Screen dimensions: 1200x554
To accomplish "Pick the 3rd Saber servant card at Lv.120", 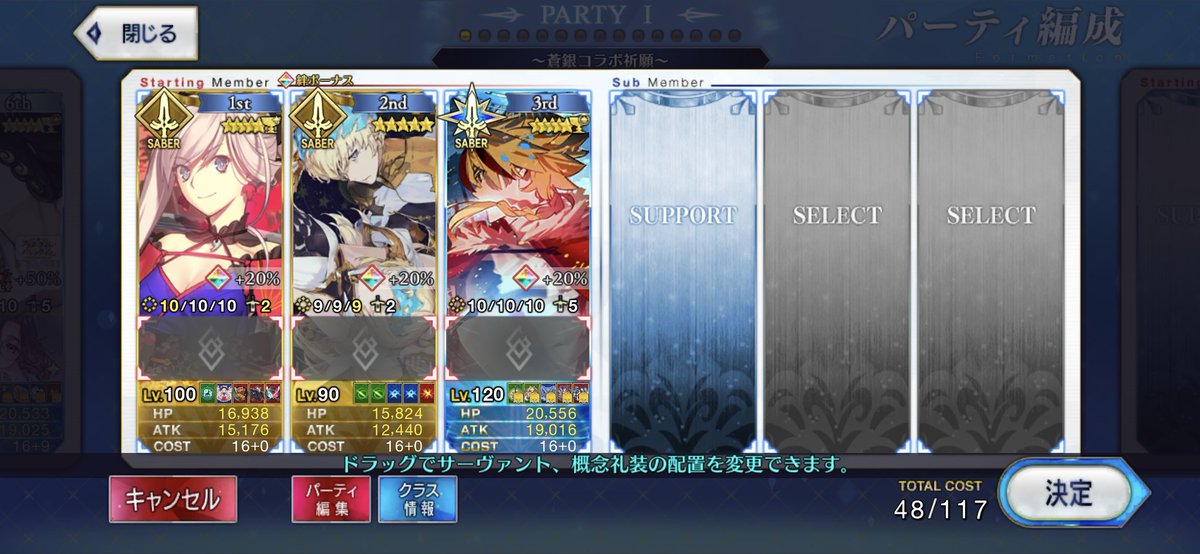I will (x=517, y=200).
